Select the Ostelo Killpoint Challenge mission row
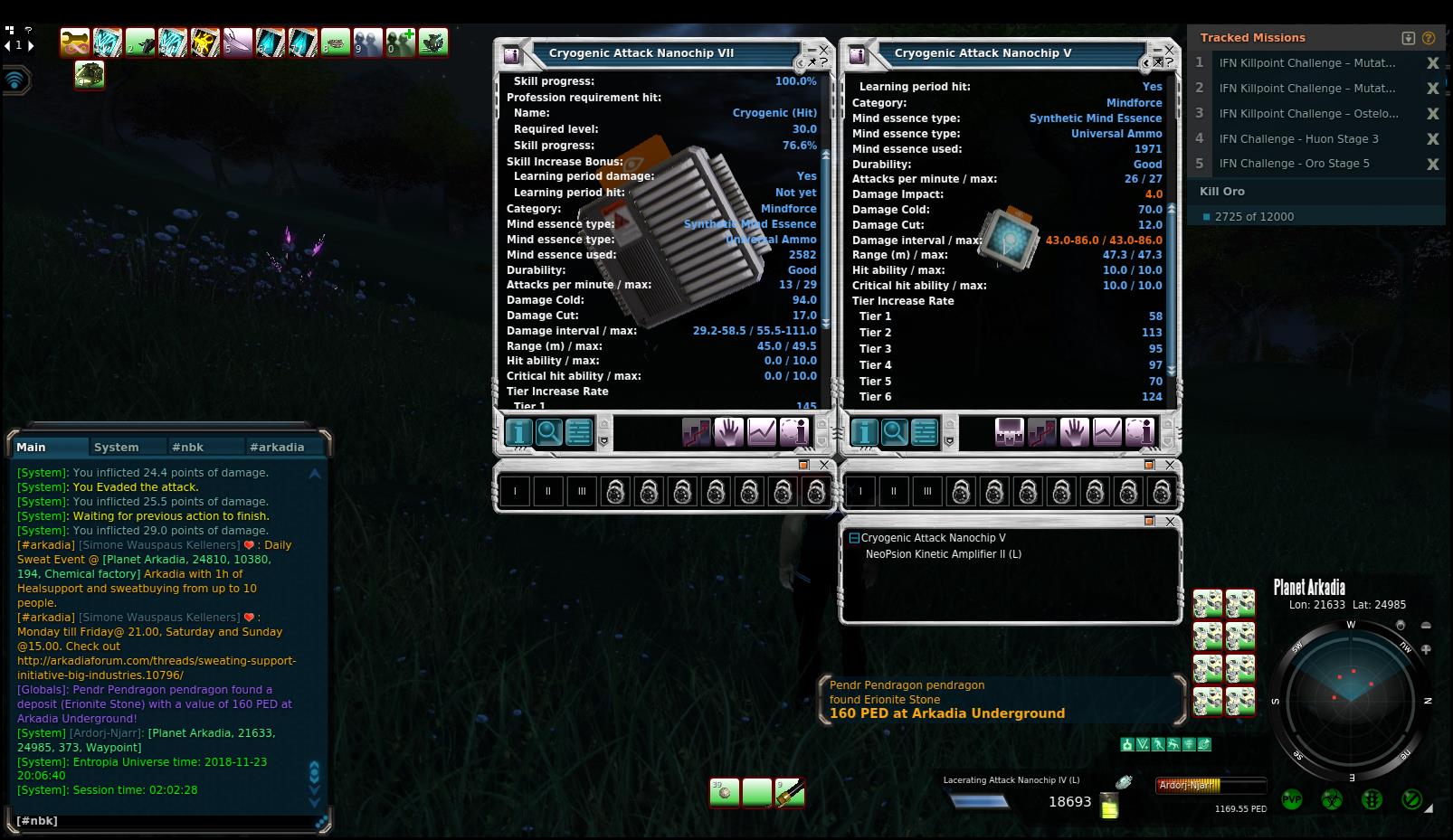This screenshot has height=840, width=1453. pyautogui.click(x=1308, y=114)
